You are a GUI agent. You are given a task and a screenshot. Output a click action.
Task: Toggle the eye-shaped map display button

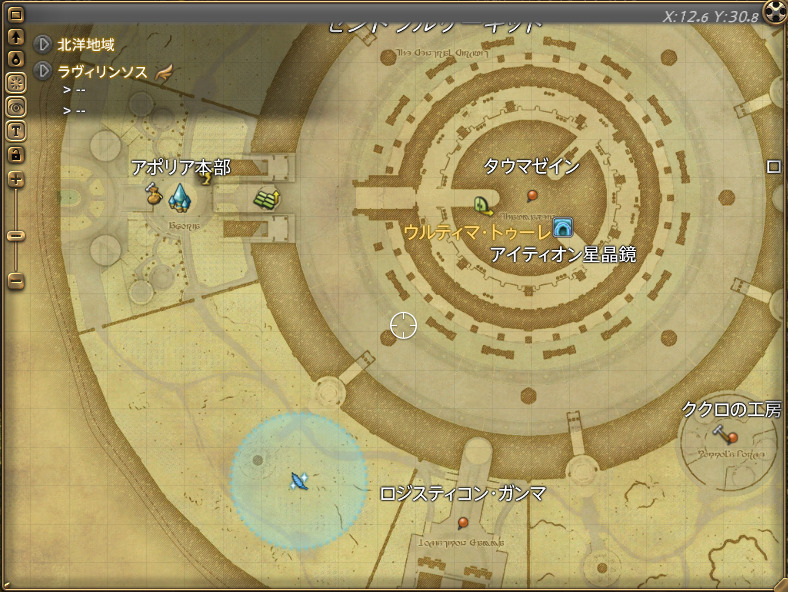16,106
